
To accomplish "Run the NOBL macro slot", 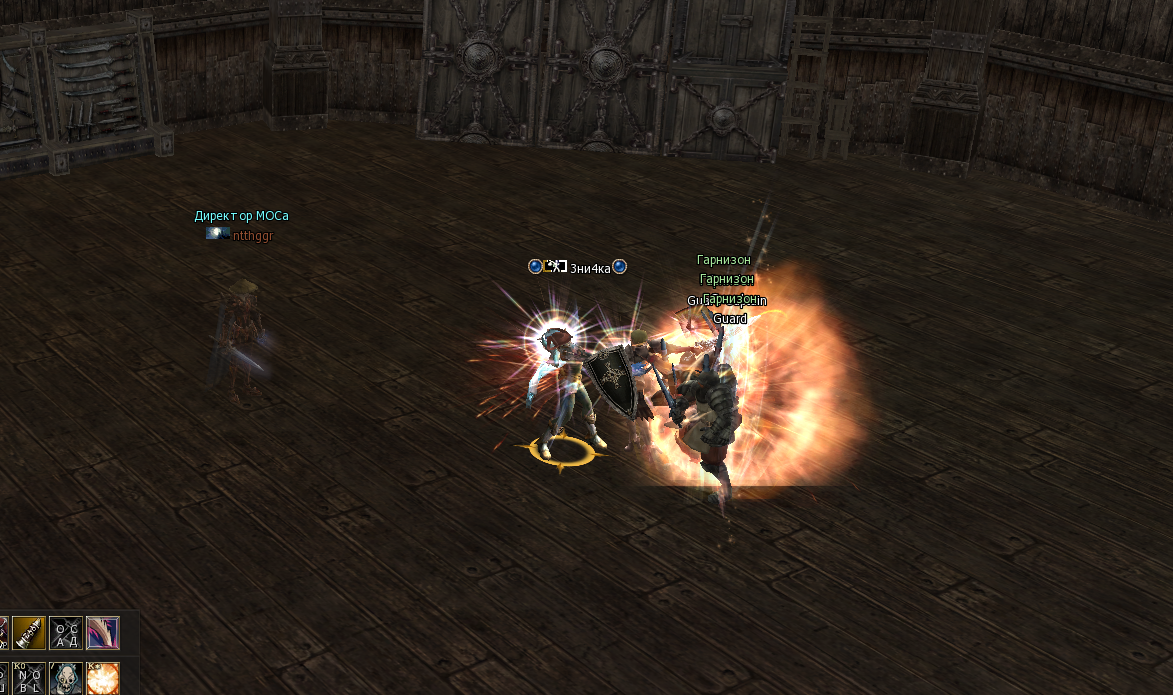I will (x=28, y=677).
